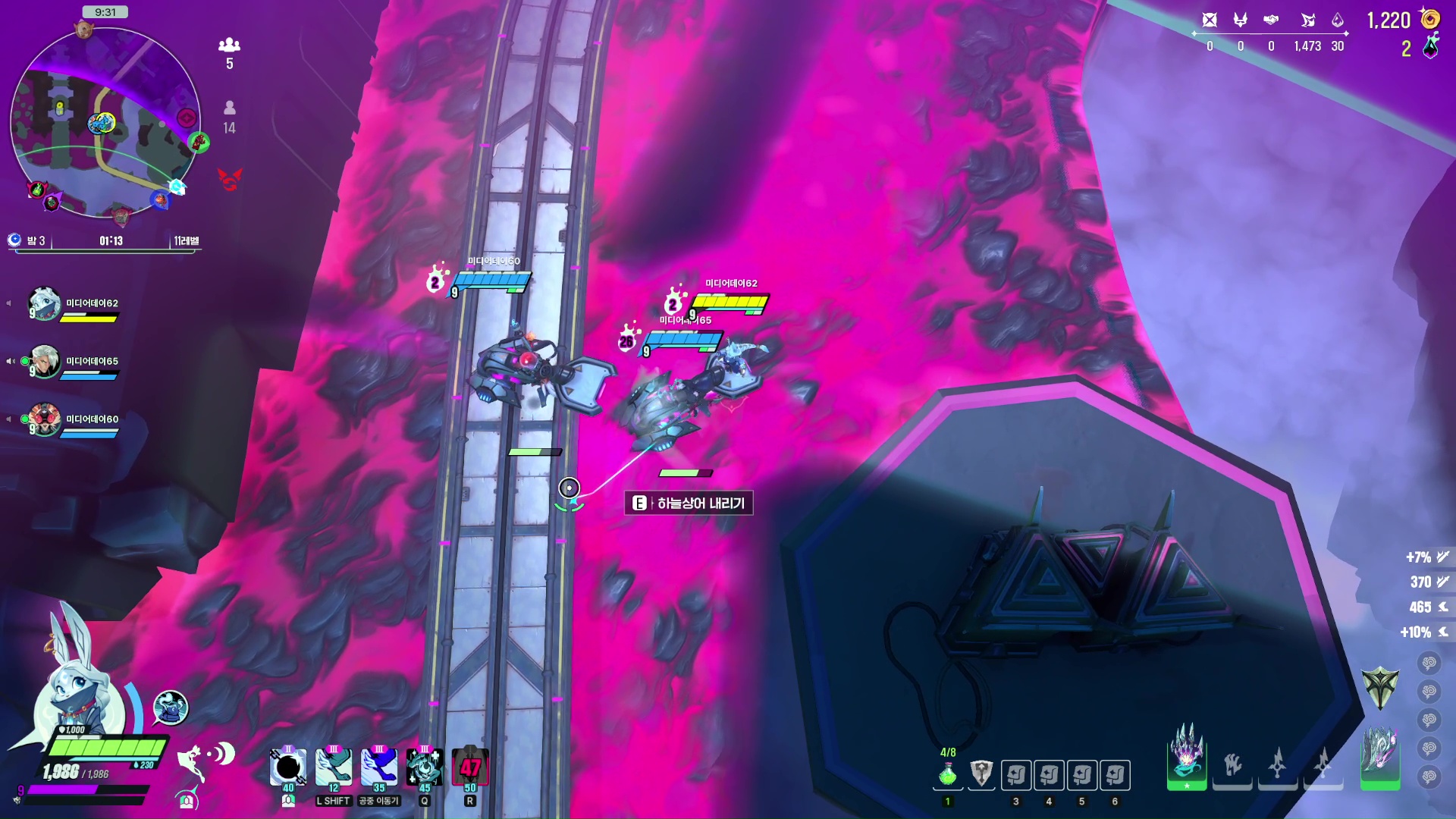Click the red demon swap icon

tap(230, 179)
